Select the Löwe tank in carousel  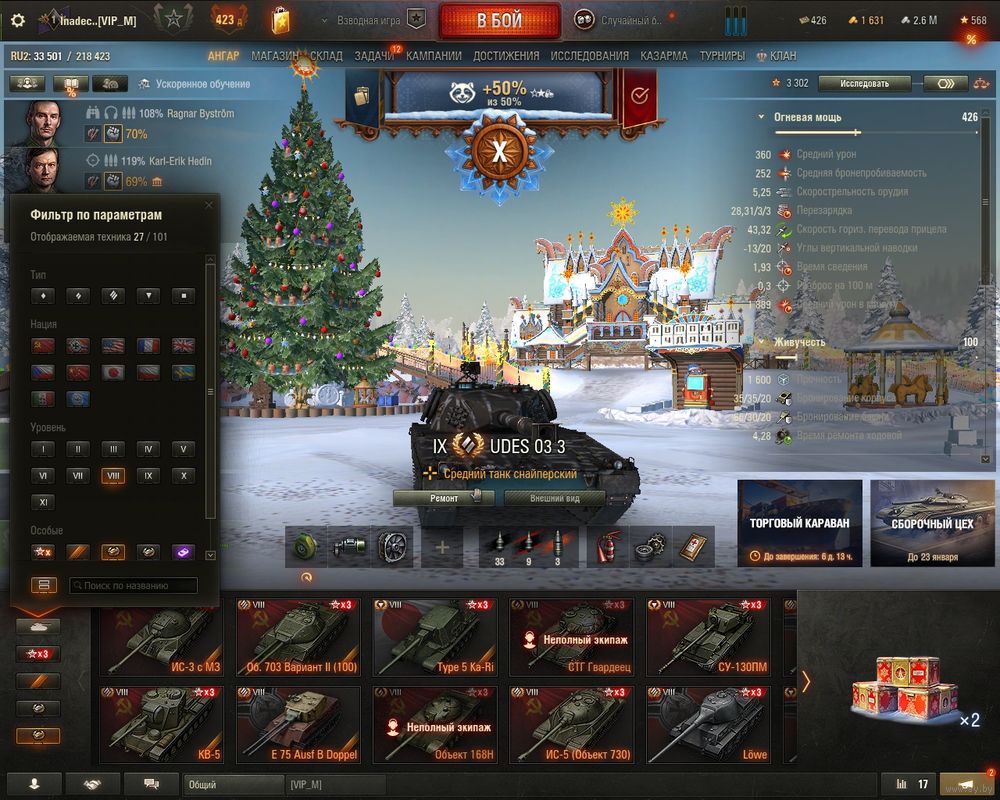point(708,724)
